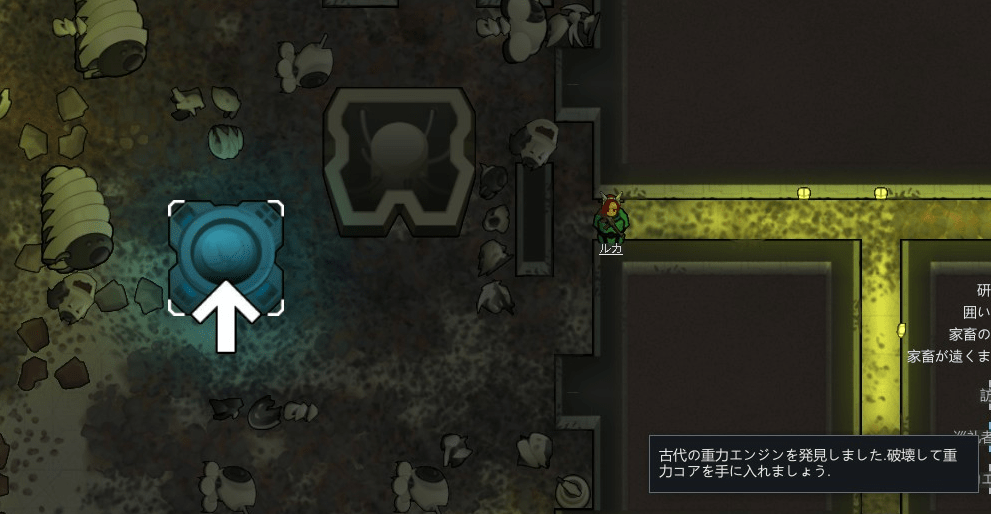Open the alert starting with 家畜が遠くま
Viewport: 991px width, 514px height.
coord(948,356)
